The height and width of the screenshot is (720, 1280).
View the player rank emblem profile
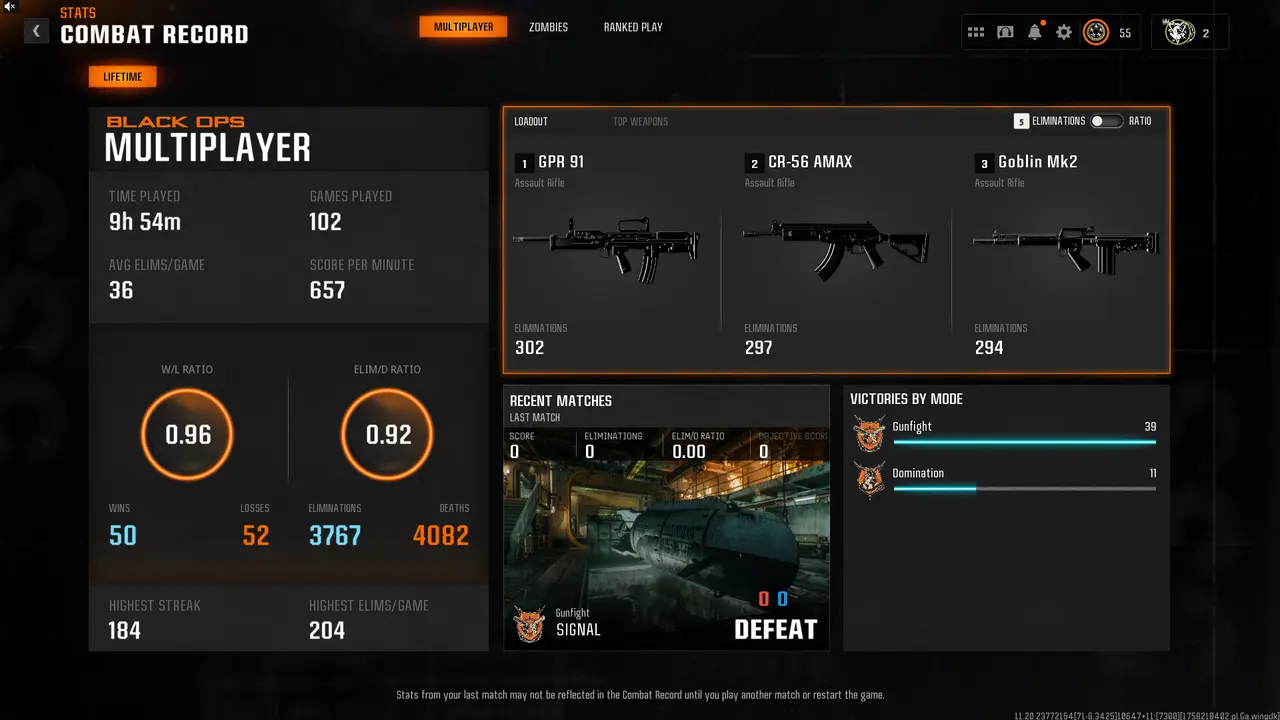(1096, 33)
